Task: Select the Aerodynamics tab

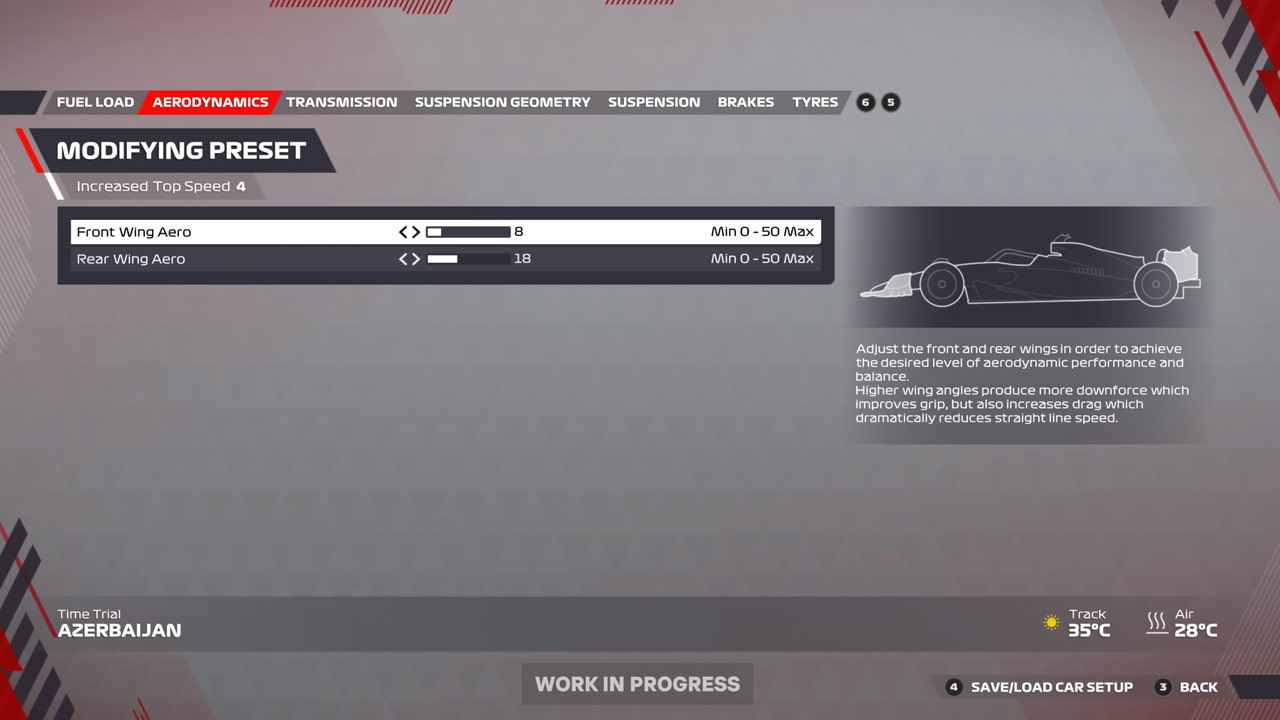Action: (210, 102)
